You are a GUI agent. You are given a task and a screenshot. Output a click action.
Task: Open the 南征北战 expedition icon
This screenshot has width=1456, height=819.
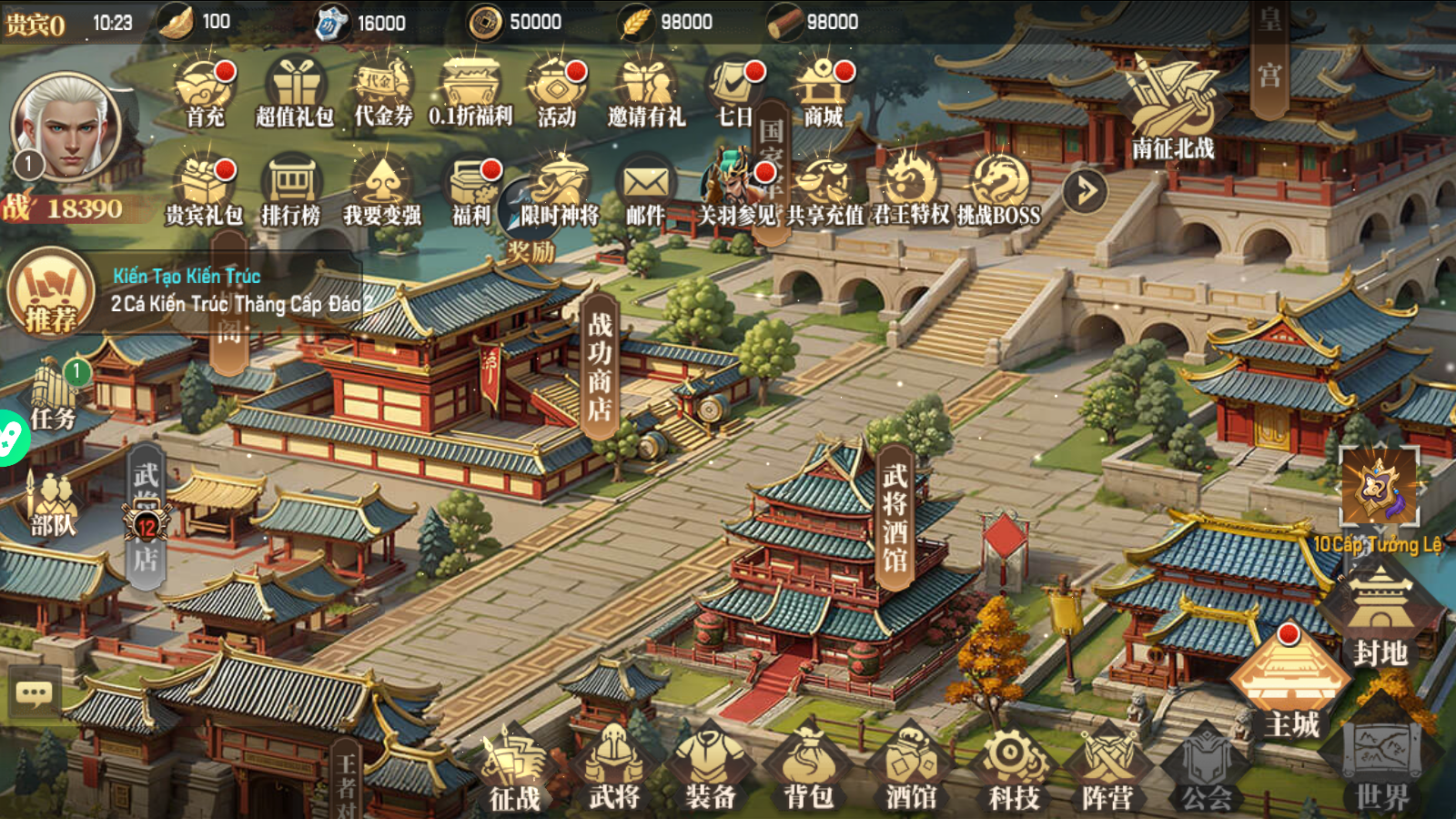point(1172,109)
